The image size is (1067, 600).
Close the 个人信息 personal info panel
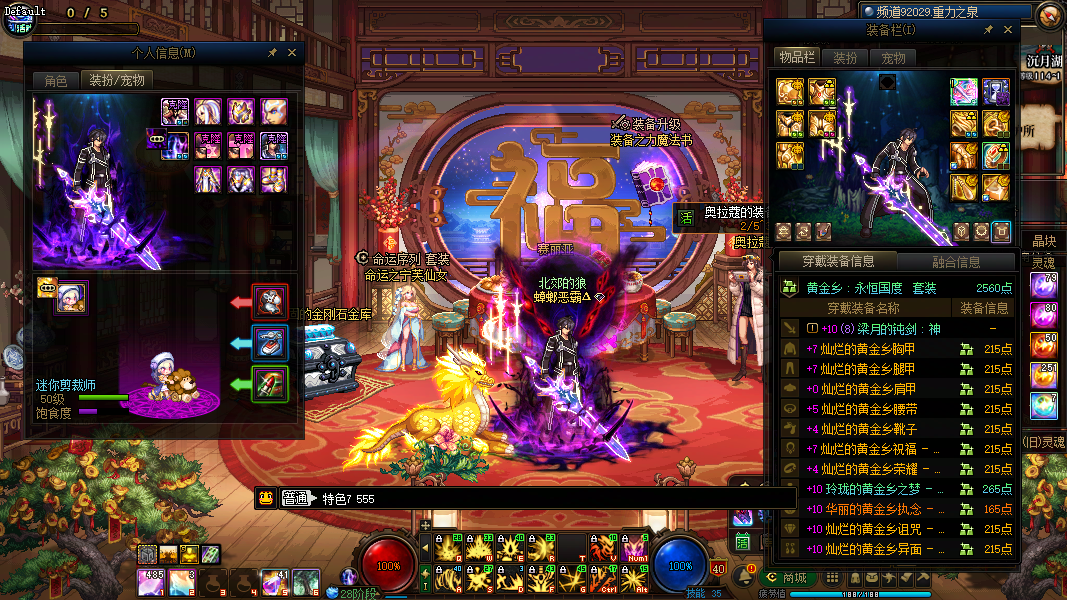pyautogui.click(x=292, y=52)
